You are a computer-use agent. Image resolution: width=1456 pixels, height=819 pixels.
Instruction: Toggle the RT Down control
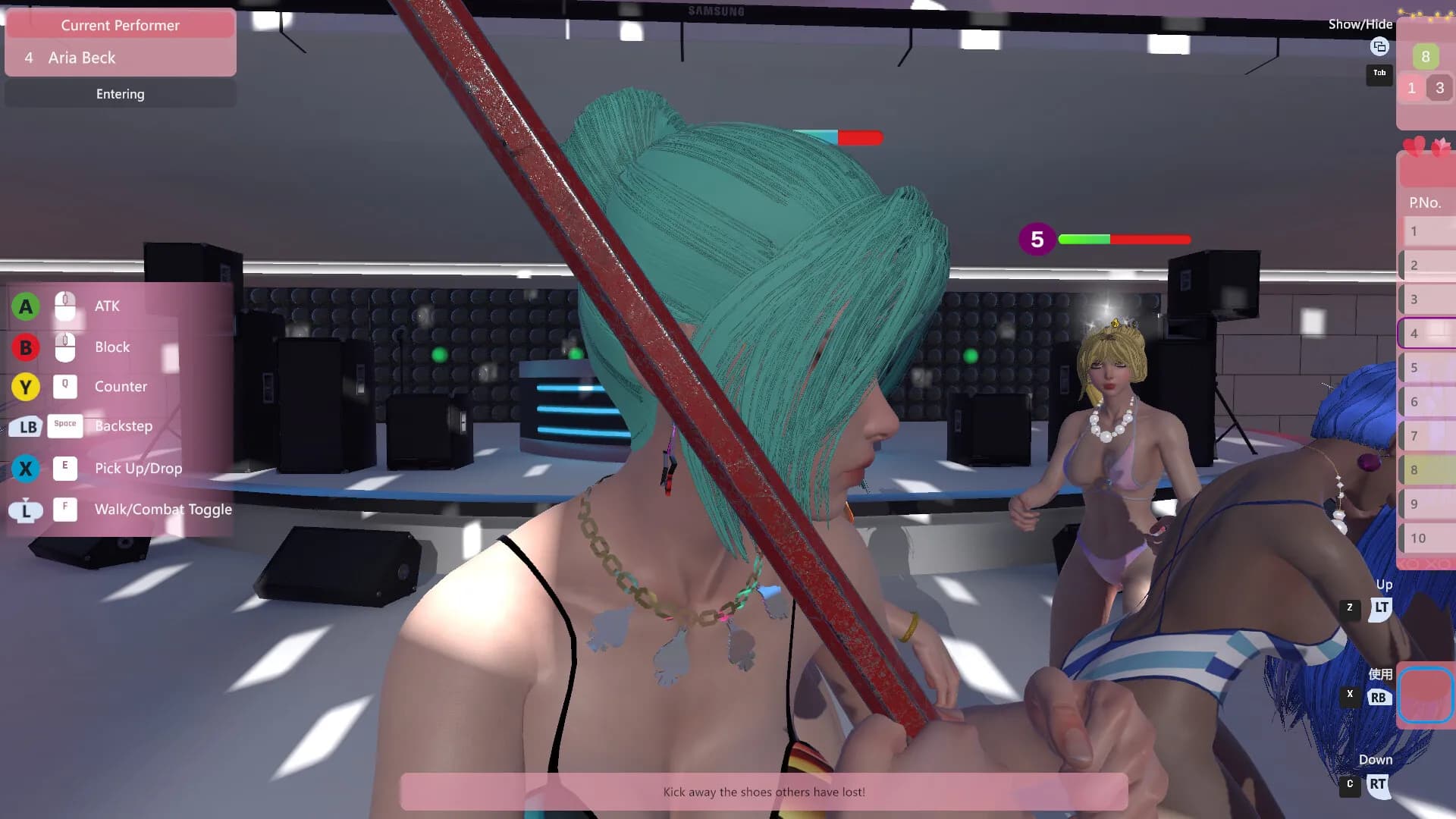click(1379, 784)
